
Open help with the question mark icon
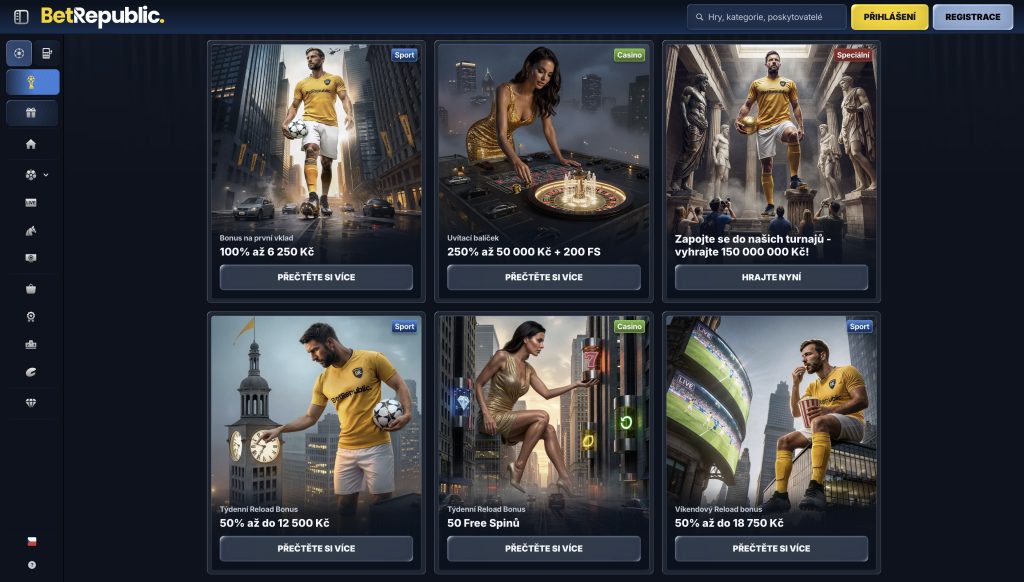pos(31,565)
